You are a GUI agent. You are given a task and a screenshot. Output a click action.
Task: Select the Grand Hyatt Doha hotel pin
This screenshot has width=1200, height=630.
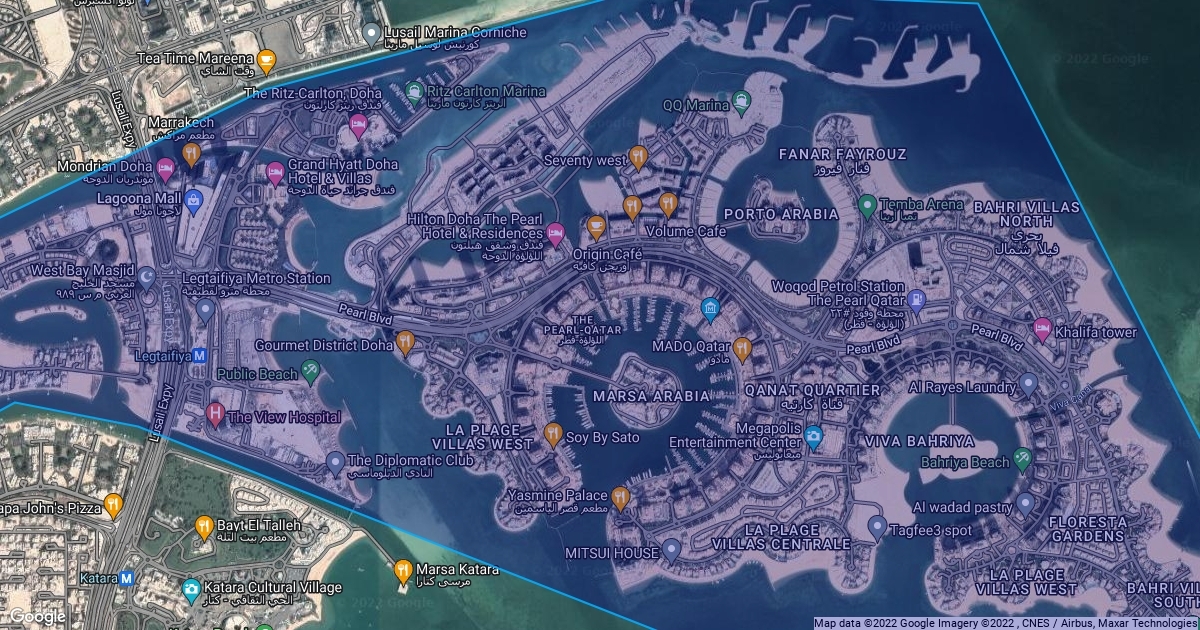click(x=274, y=172)
